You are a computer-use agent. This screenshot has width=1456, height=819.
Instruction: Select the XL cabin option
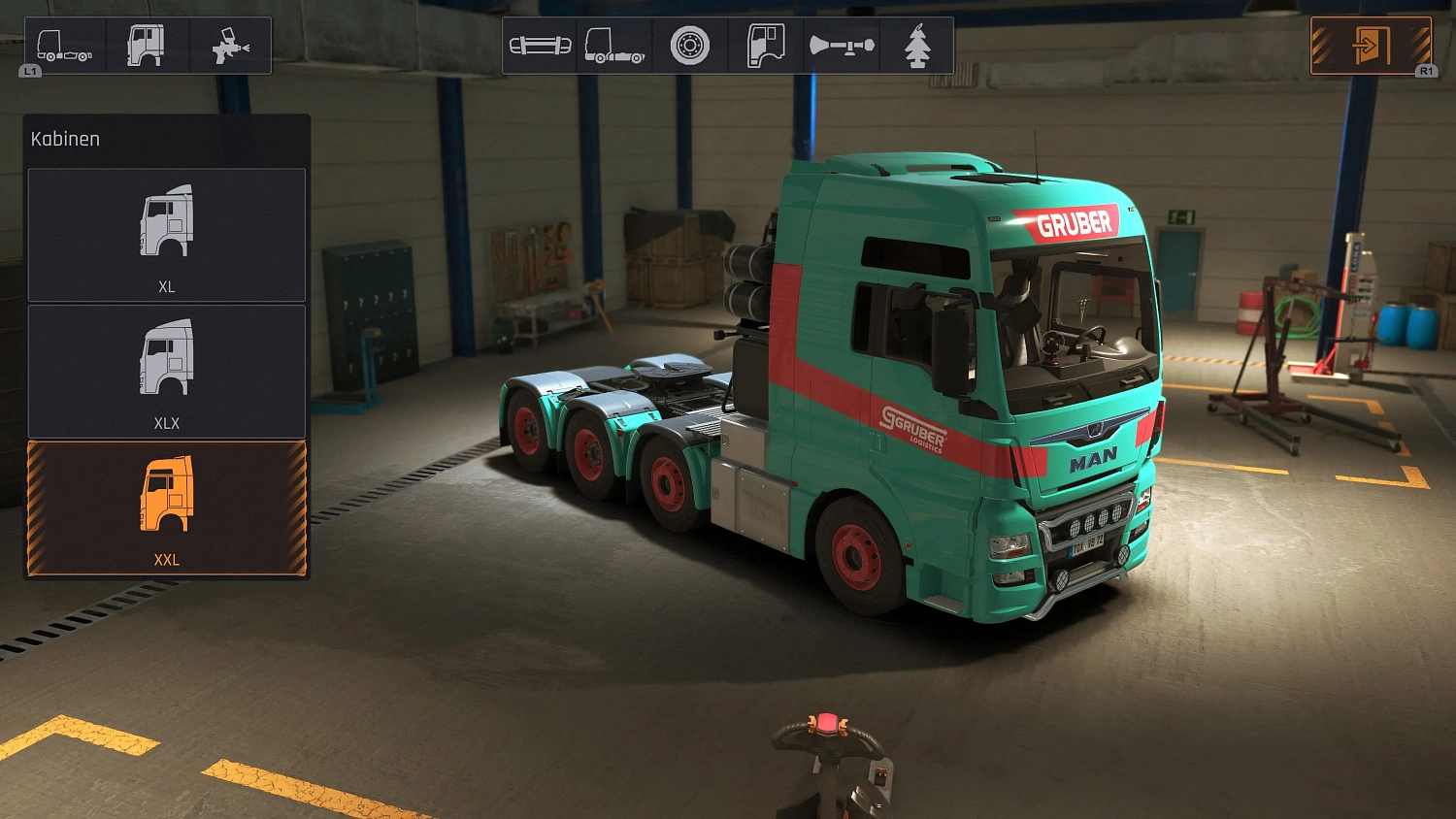[x=166, y=235]
